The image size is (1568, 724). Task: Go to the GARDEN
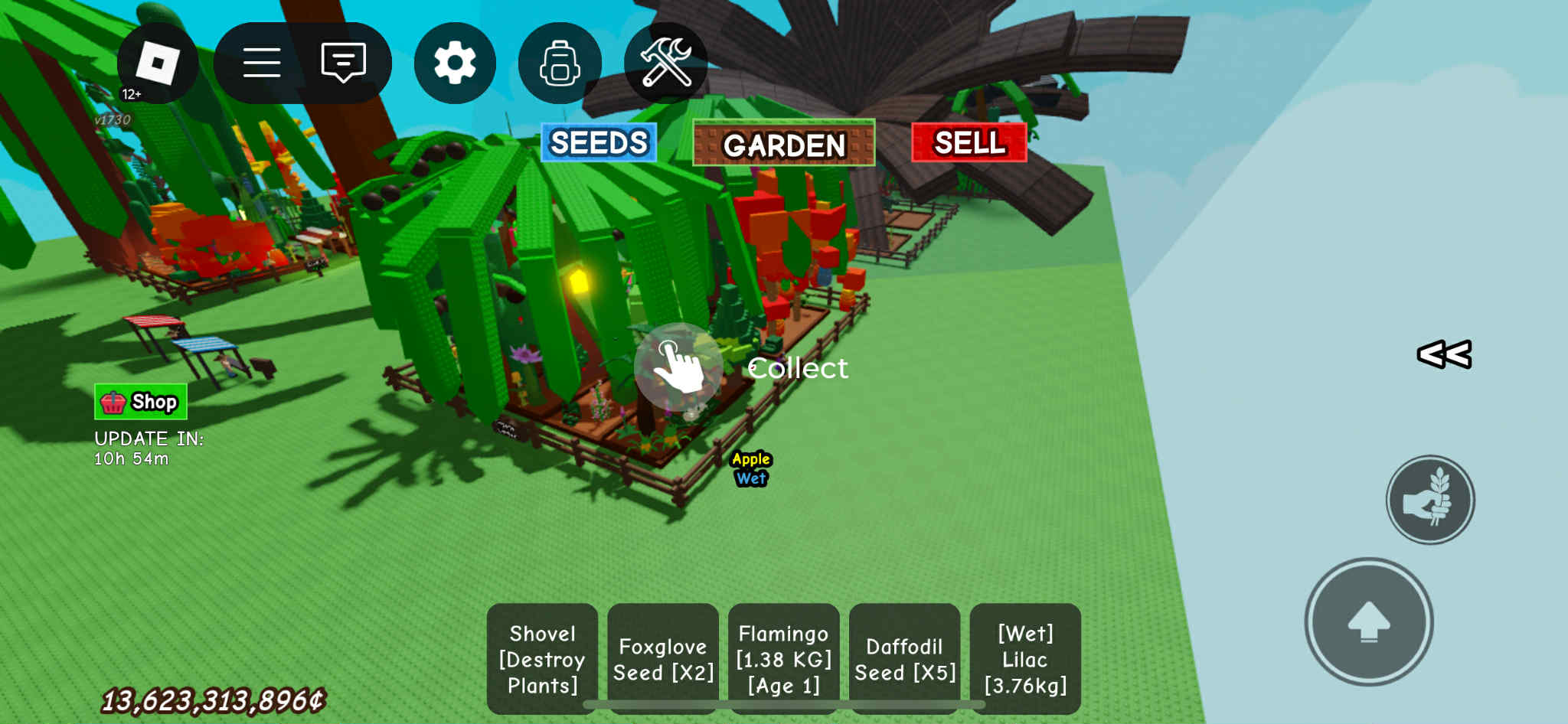click(783, 144)
